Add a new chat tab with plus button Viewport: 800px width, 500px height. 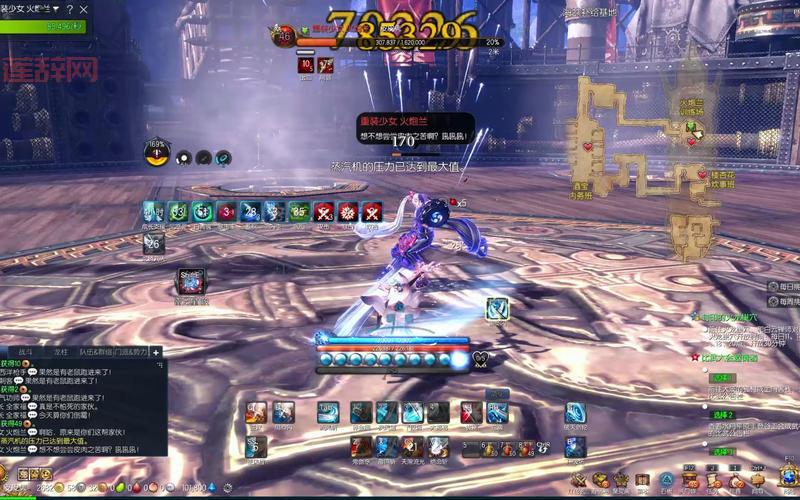(x=156, y=352)
